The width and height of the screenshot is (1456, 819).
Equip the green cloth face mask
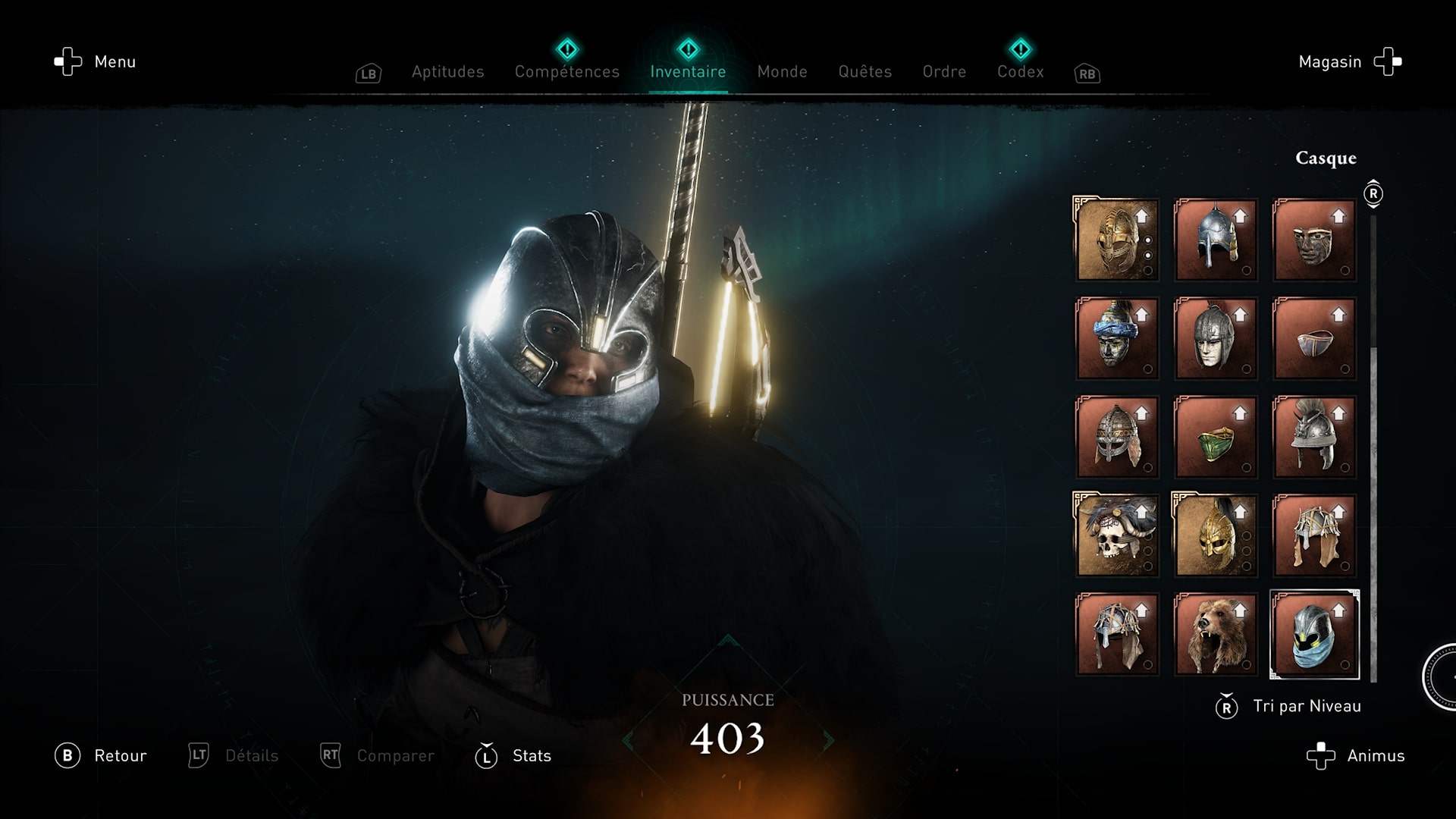point(1216,437)
